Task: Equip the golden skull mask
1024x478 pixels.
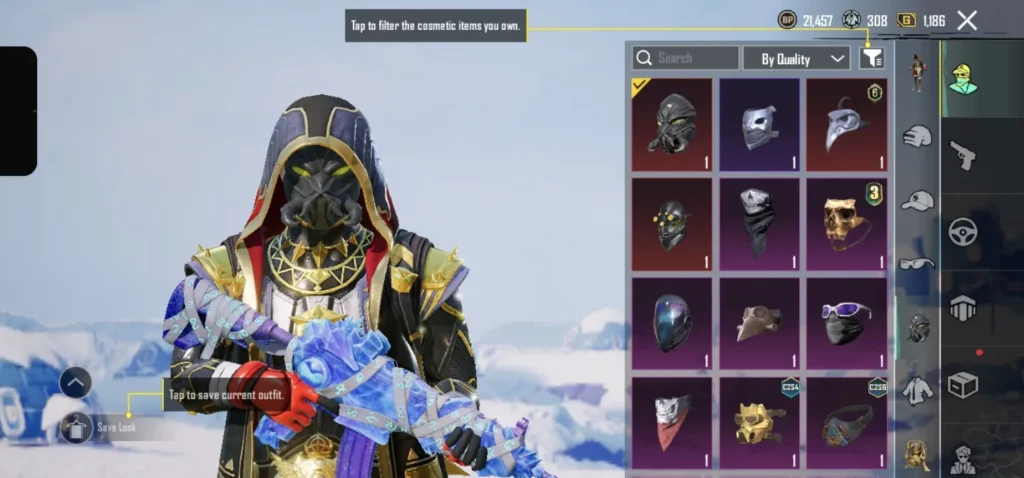Action: click(x=847, y=224)
